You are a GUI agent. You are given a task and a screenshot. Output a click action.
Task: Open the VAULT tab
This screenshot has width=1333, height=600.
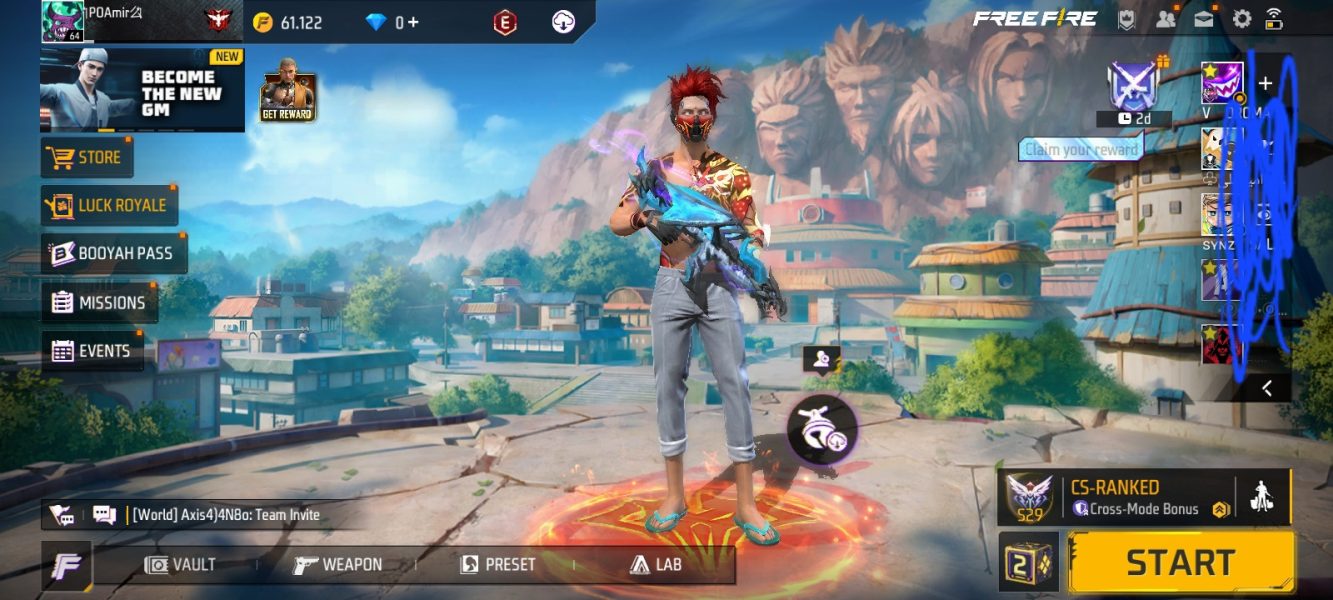pos(181,565)
